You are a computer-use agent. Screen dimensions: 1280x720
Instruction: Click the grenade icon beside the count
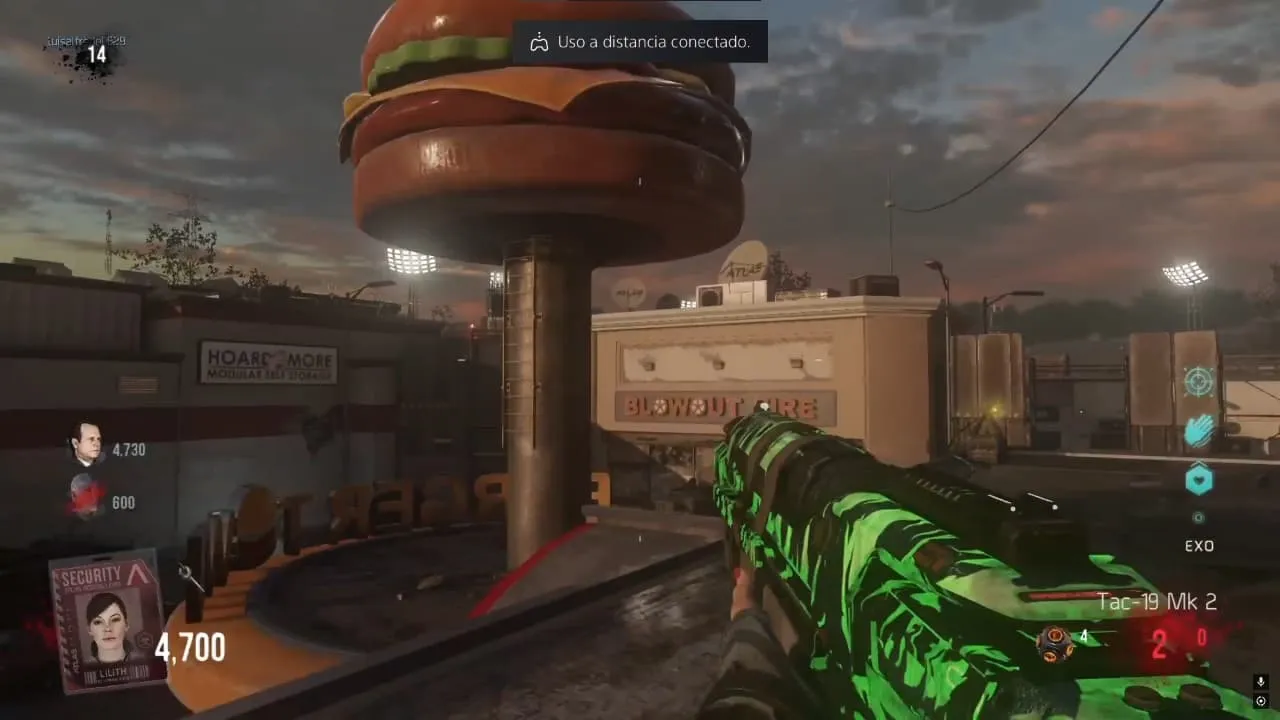[x=1054, y=642]
